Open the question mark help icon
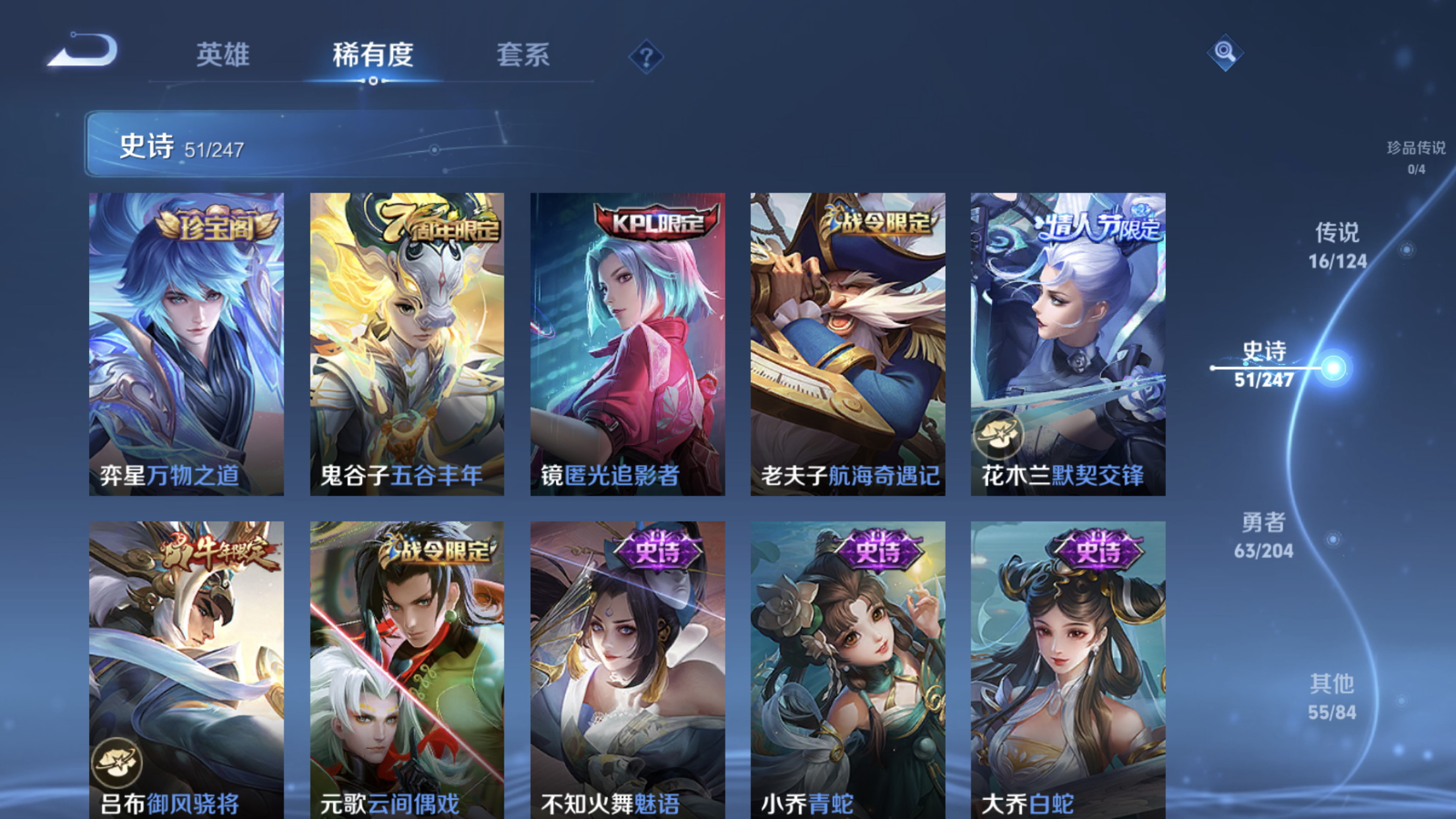 click(x=646, y=57)
